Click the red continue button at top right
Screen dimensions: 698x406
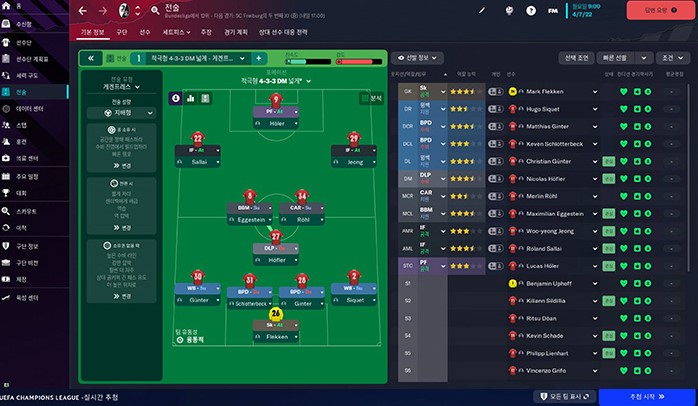point(657,10)
